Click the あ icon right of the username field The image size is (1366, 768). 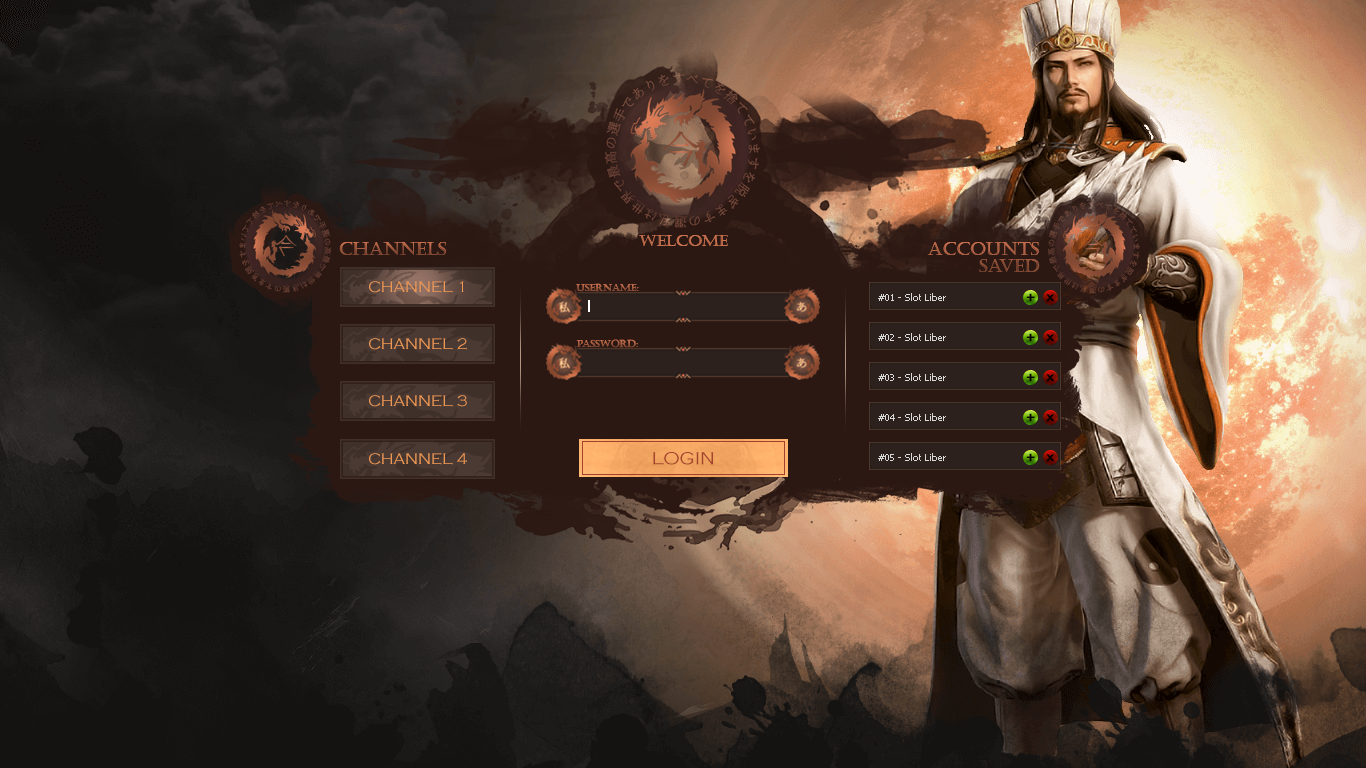click(803, 307)
